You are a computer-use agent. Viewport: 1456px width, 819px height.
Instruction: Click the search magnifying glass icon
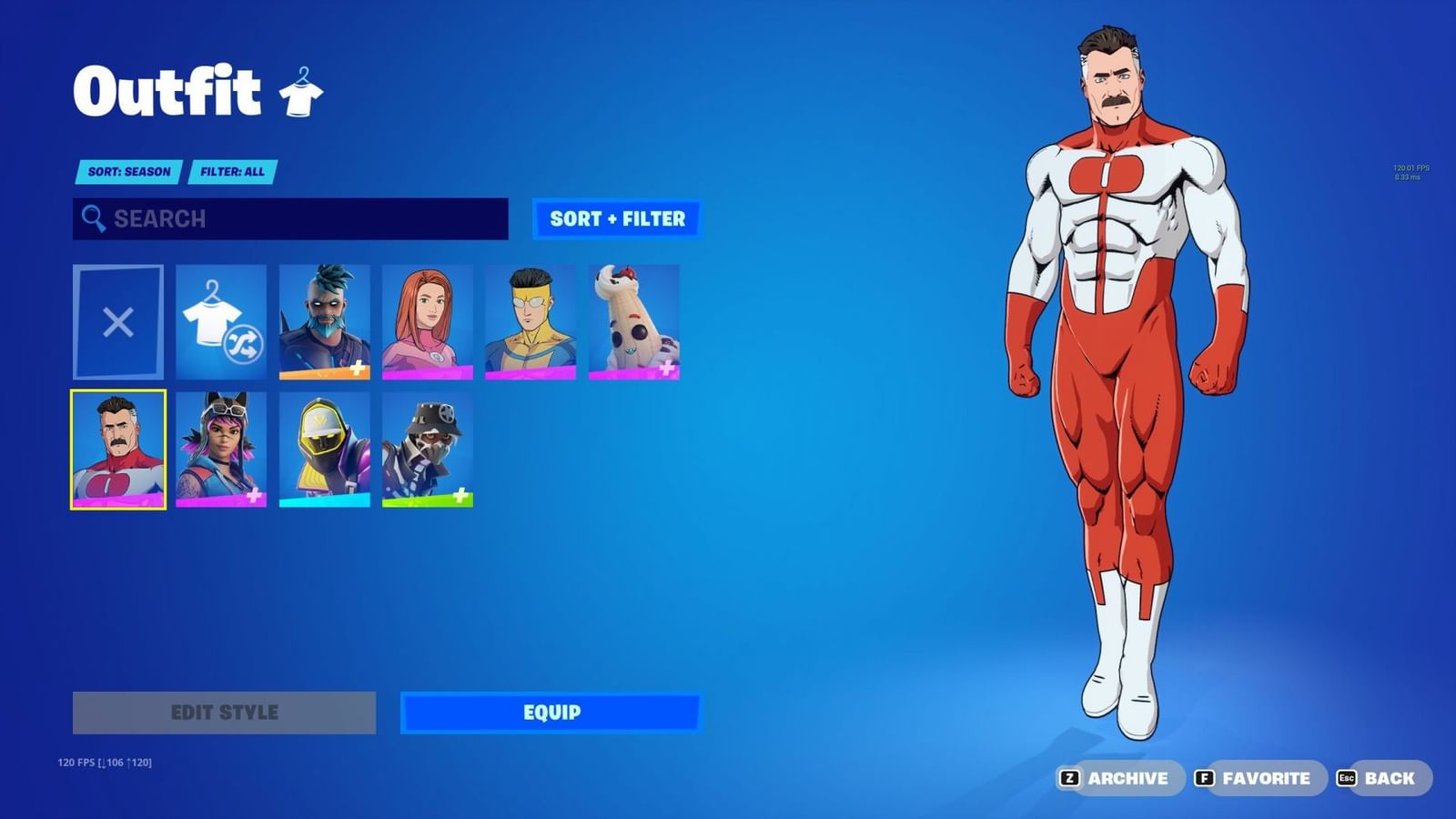[92, 219]
